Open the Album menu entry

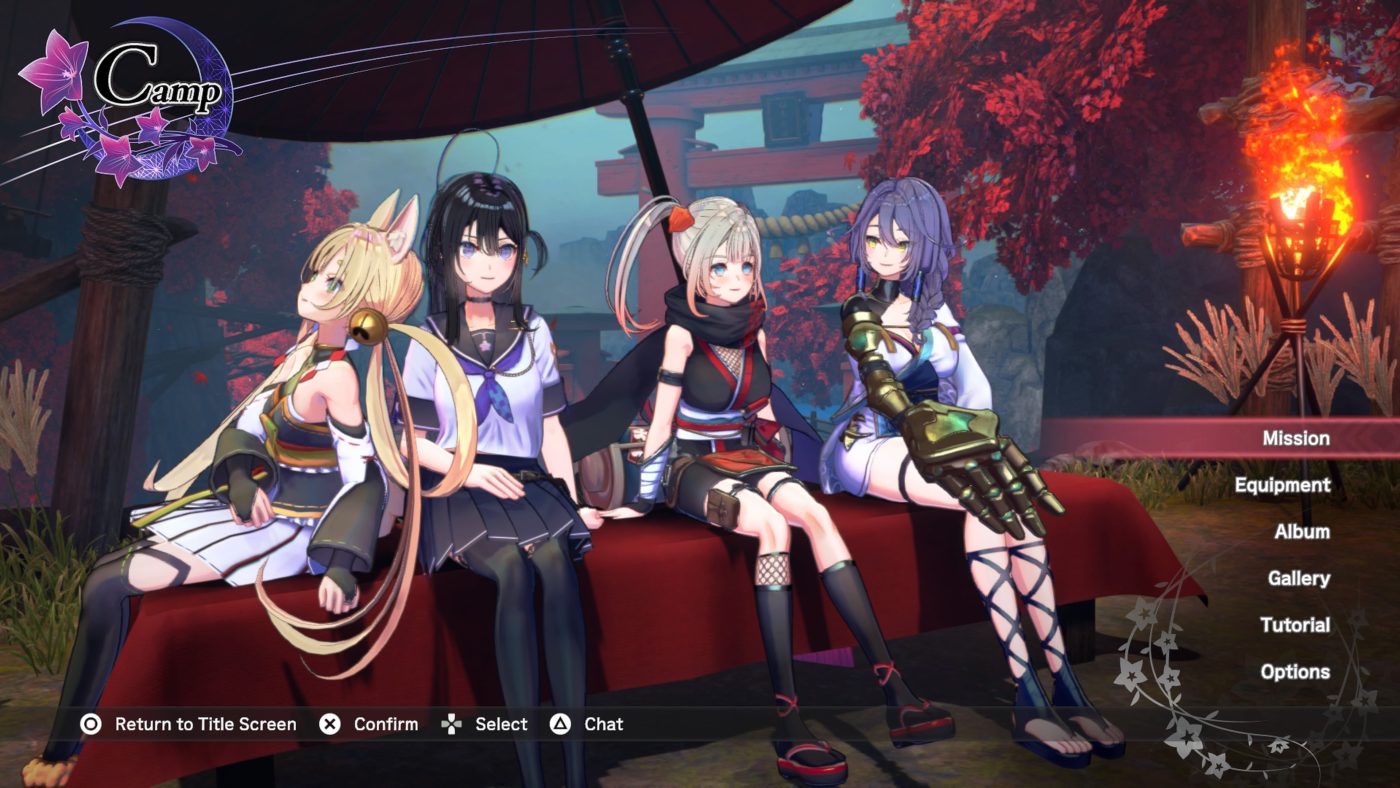[x=1302, y=531]
